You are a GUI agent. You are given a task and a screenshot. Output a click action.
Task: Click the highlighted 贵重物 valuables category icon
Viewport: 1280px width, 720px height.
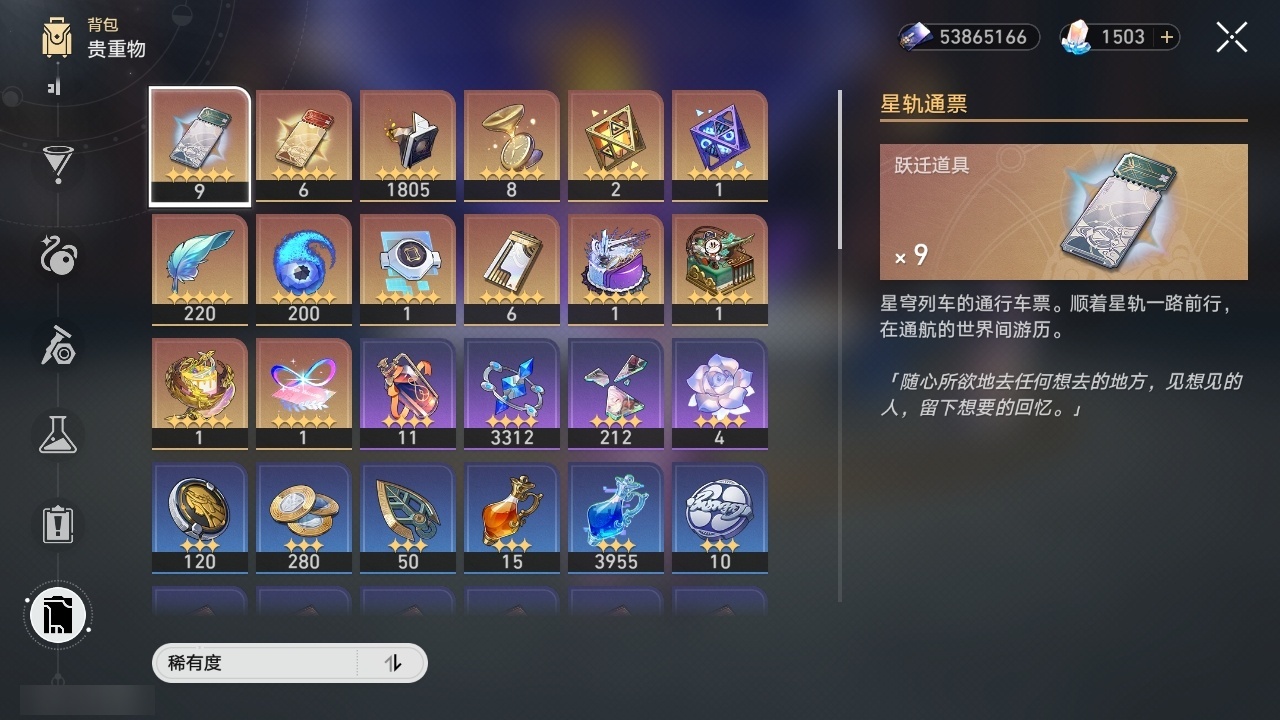tap(58, 615)
